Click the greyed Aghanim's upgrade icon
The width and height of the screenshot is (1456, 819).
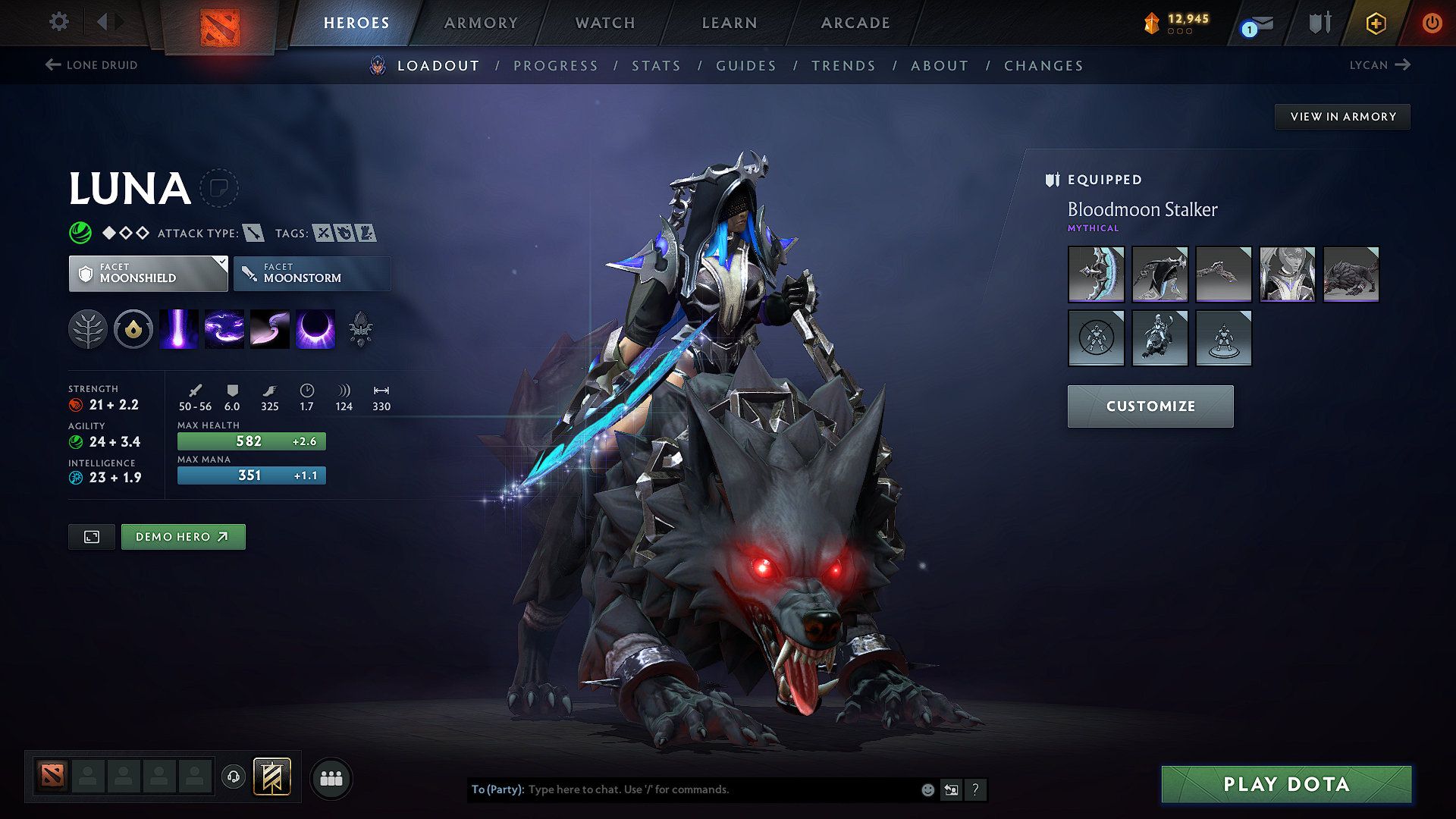pos(361,329)
